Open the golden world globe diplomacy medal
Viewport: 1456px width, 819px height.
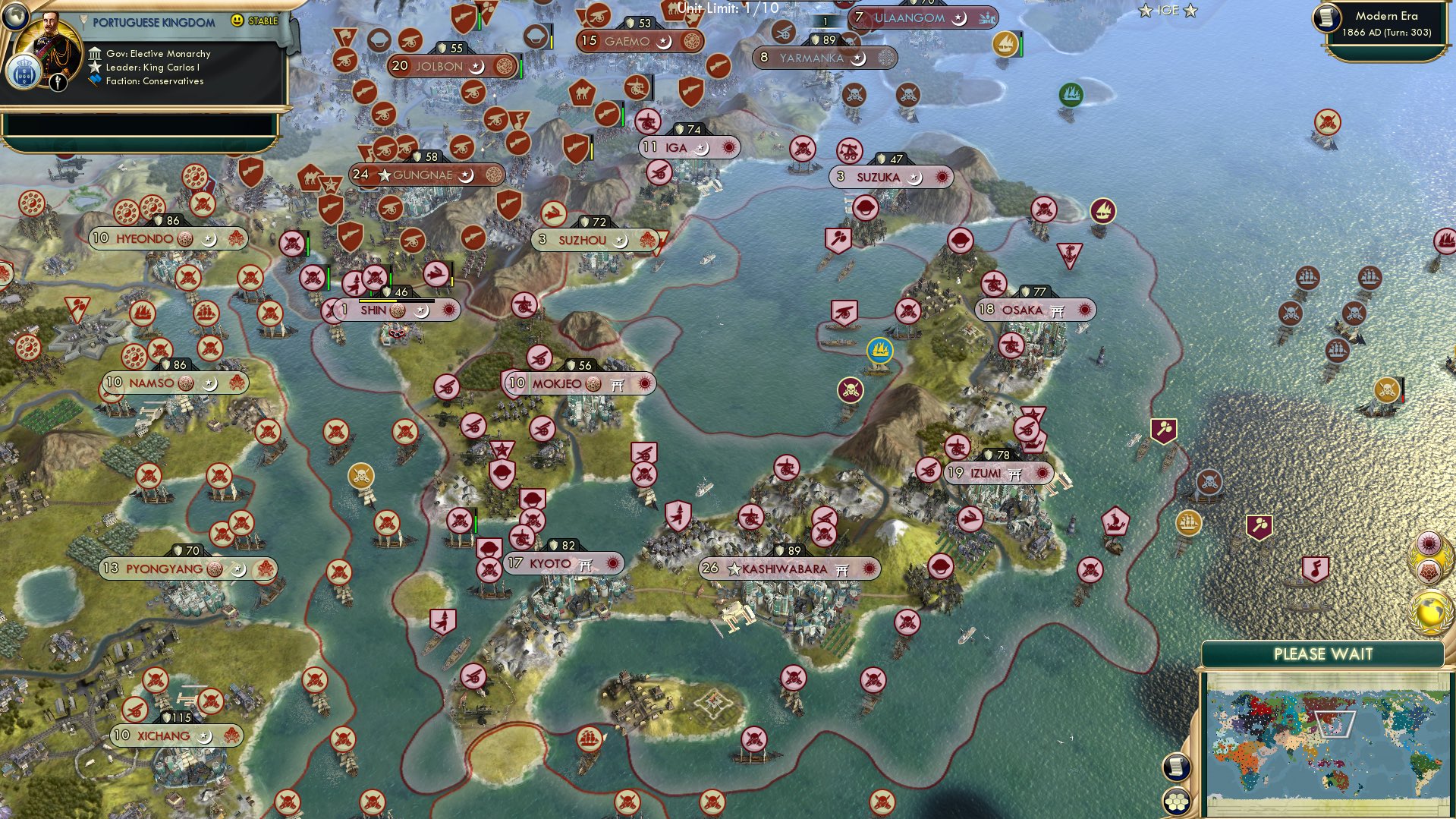pos(1429,611)
